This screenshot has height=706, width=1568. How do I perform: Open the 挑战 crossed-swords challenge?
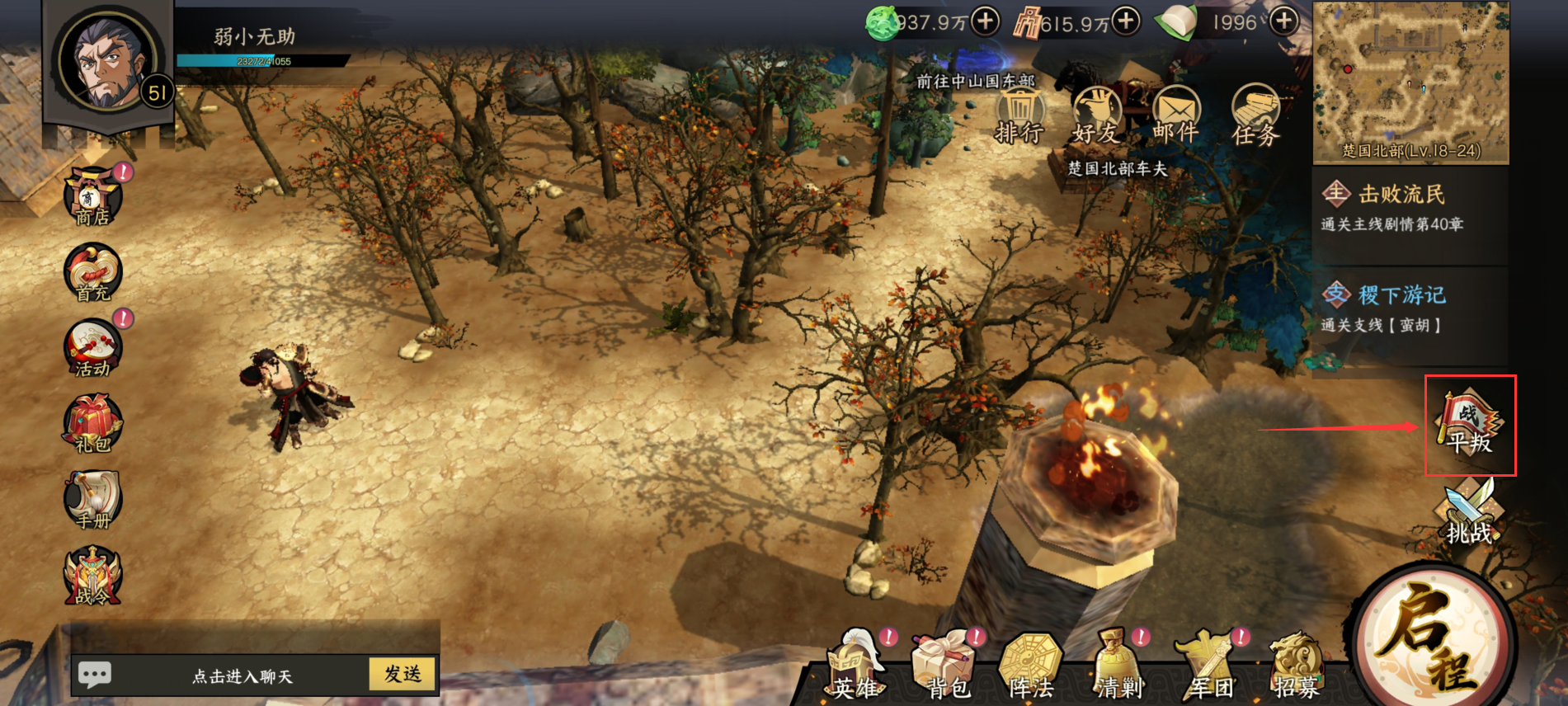click(x=1470, y=513)
